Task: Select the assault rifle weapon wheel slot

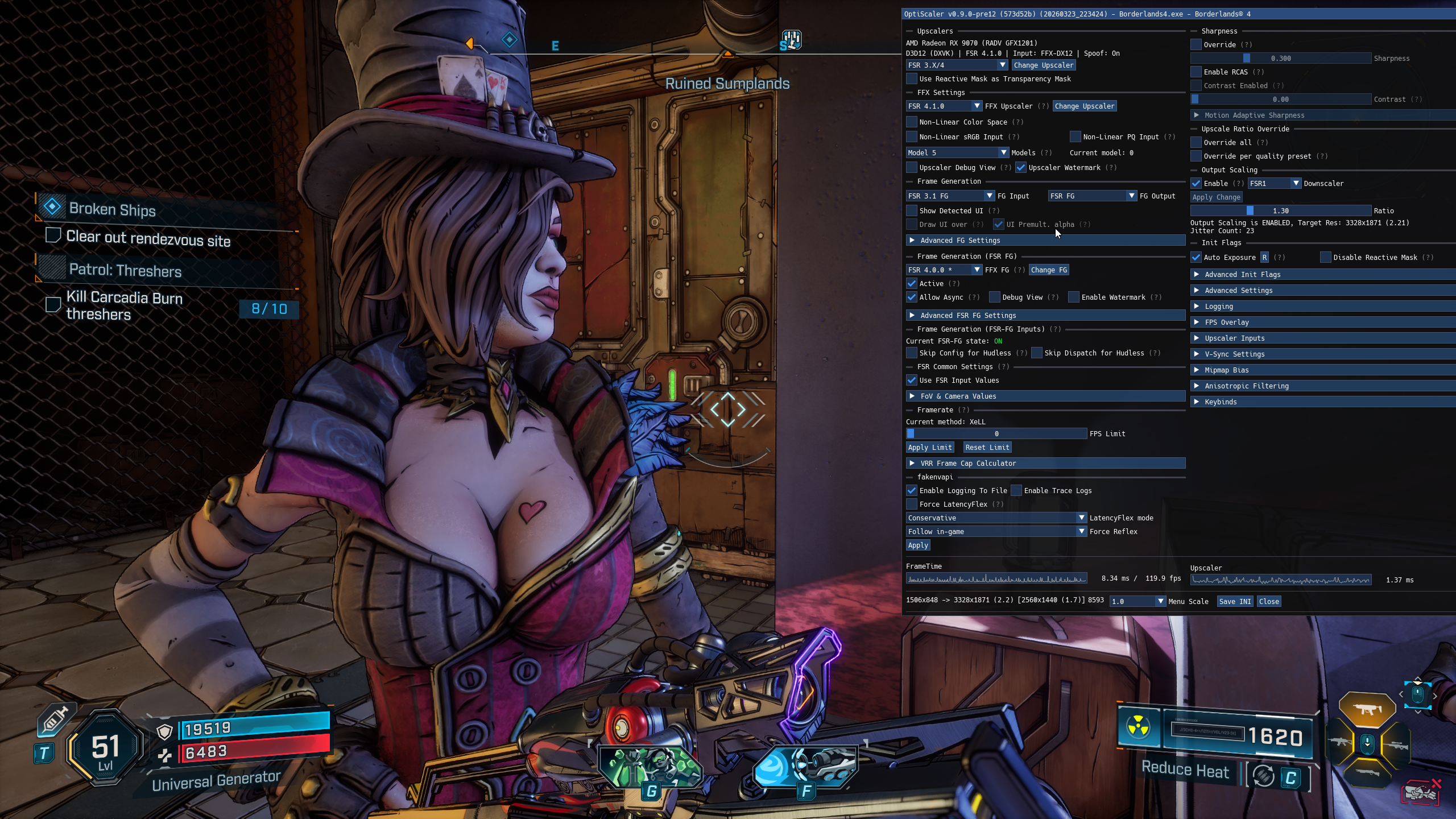Action: coord(1339,742)
